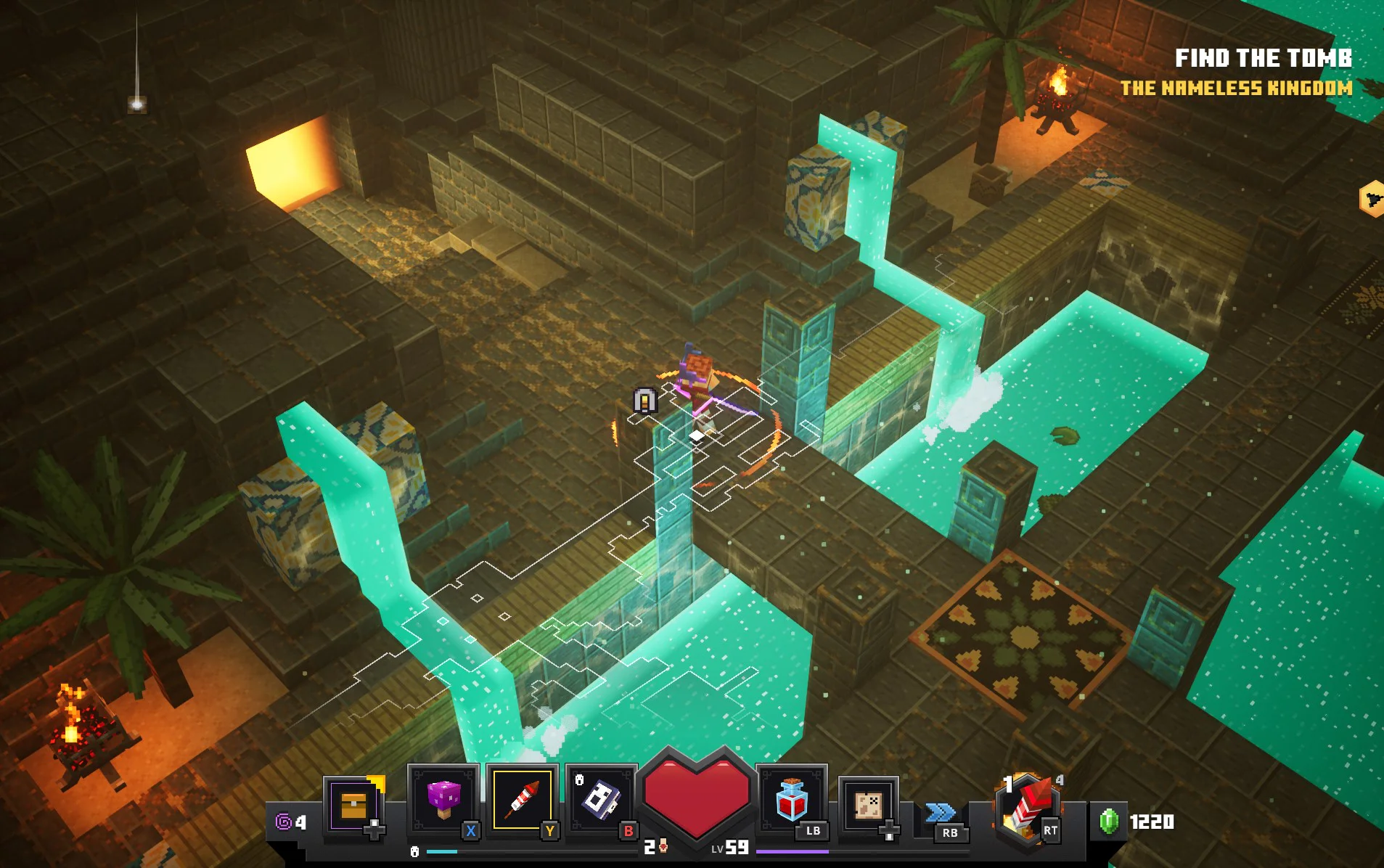Screen dimensions: 1384x868
Task: Click the Find the Tomb objective tracker
Action: tap(1263, 58)
